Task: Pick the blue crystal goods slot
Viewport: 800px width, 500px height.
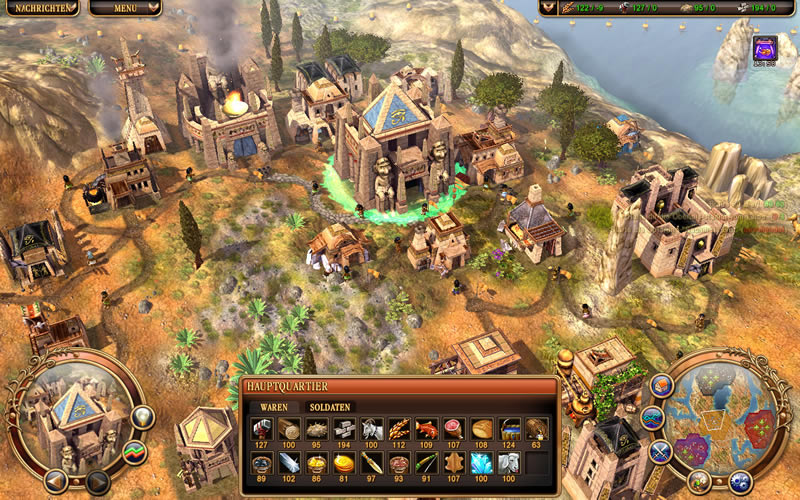Action: pyautogui.click(x=482, y=463)
